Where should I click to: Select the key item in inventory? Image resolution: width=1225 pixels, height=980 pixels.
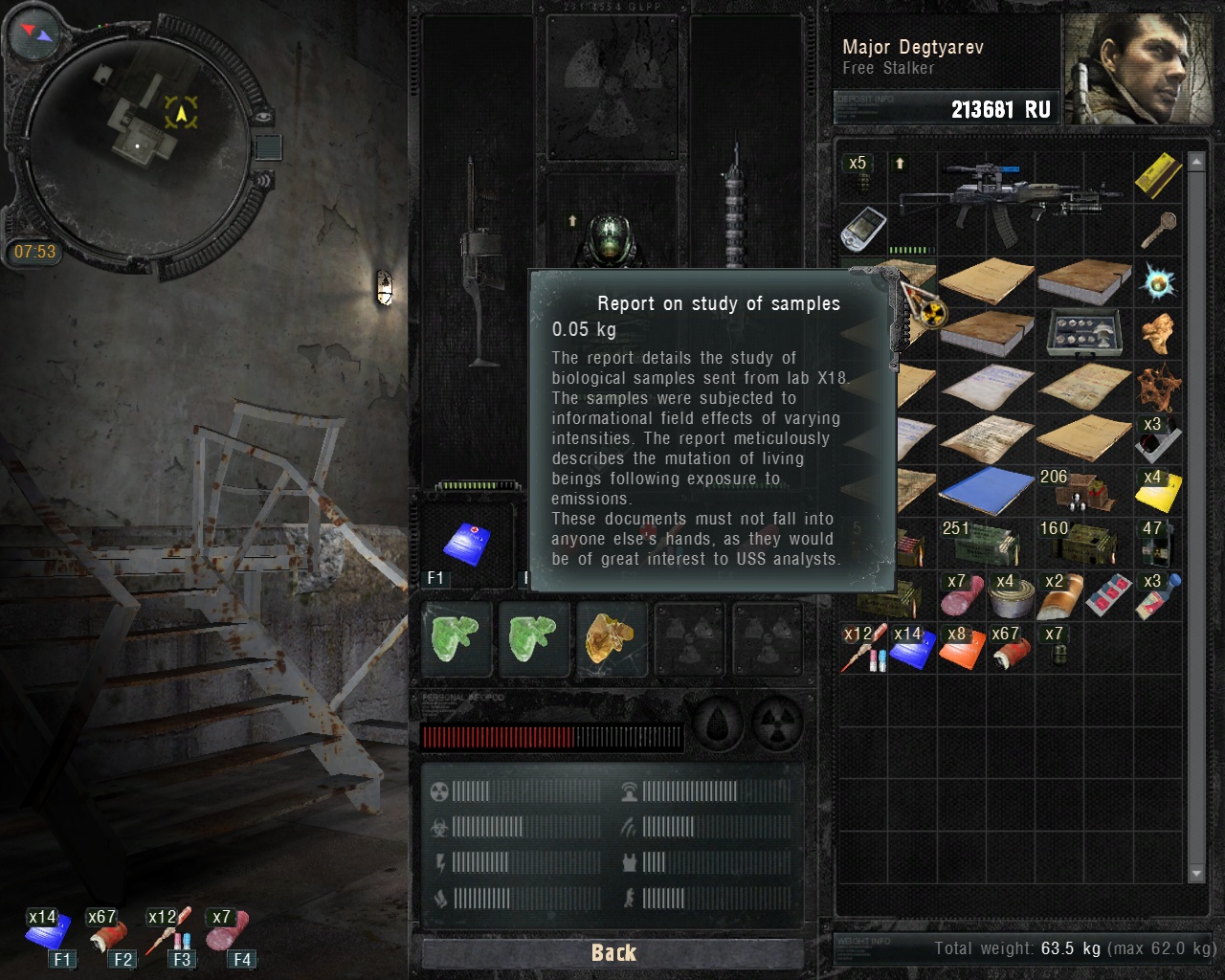coord(1156,230)
